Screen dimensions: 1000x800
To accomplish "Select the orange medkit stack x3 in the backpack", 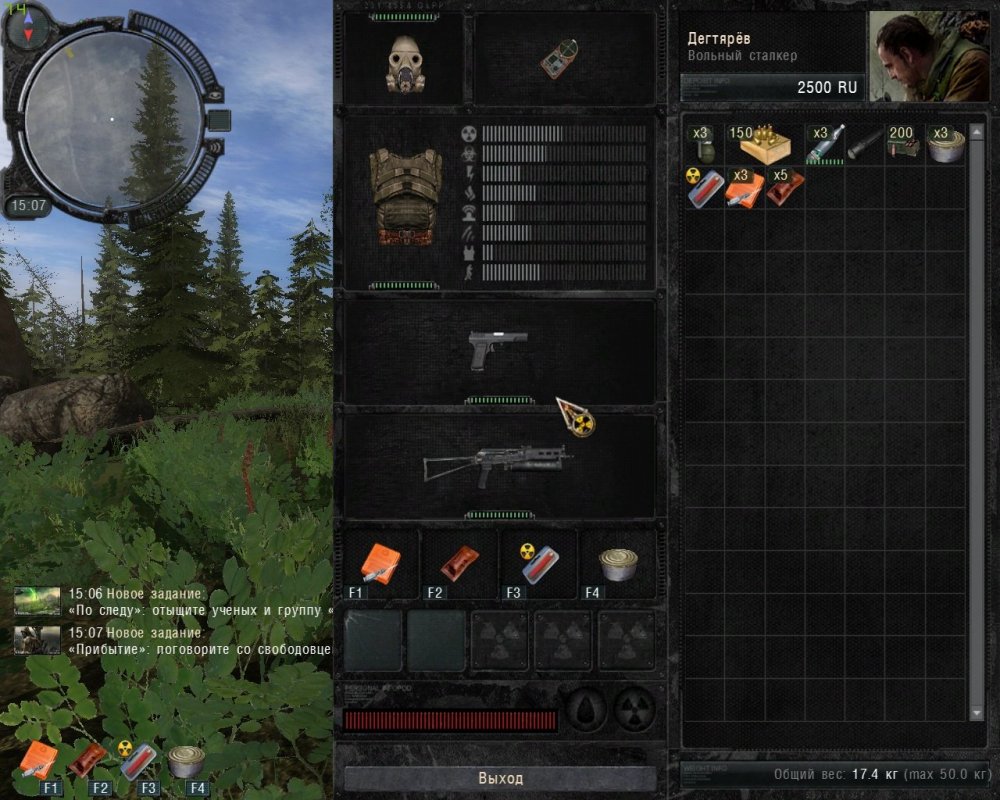I will tap(743, 188).
